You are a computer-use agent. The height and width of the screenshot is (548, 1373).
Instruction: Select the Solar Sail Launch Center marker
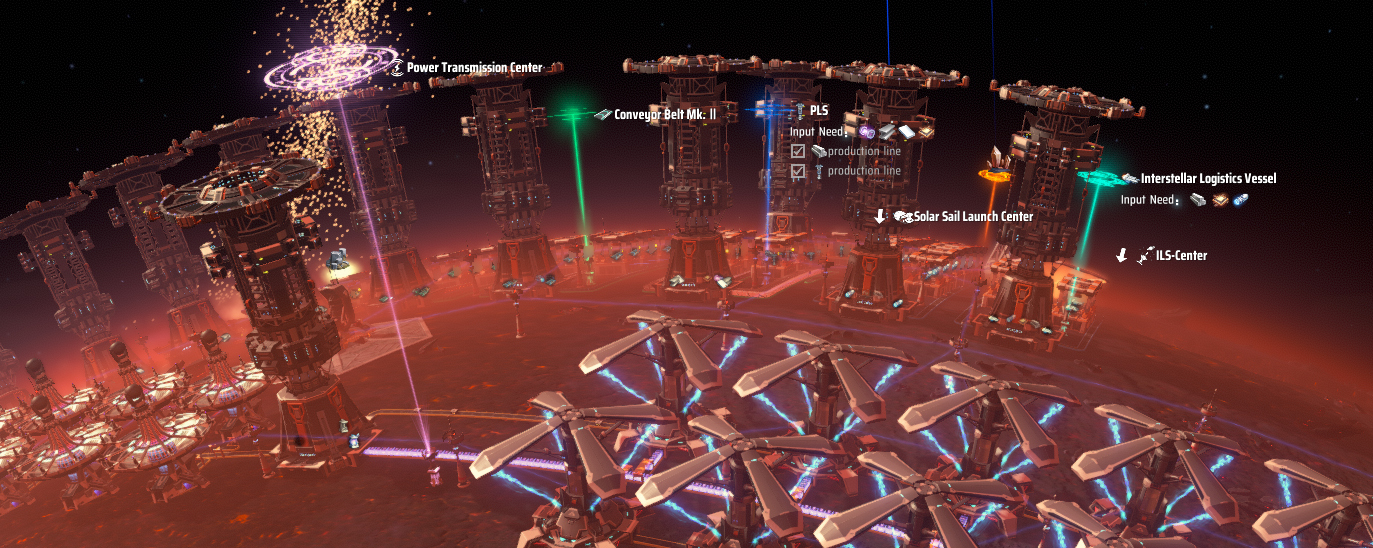click(x=972, y=216)
